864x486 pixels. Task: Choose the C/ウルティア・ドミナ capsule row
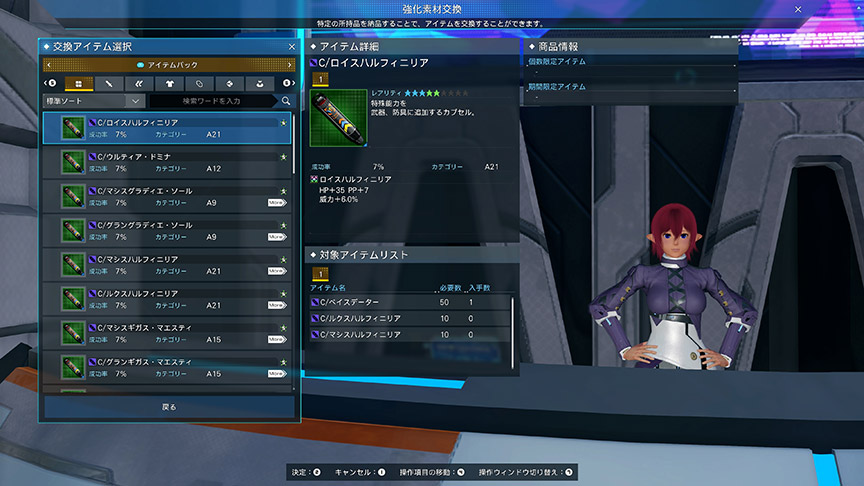[x=168, y=162]
